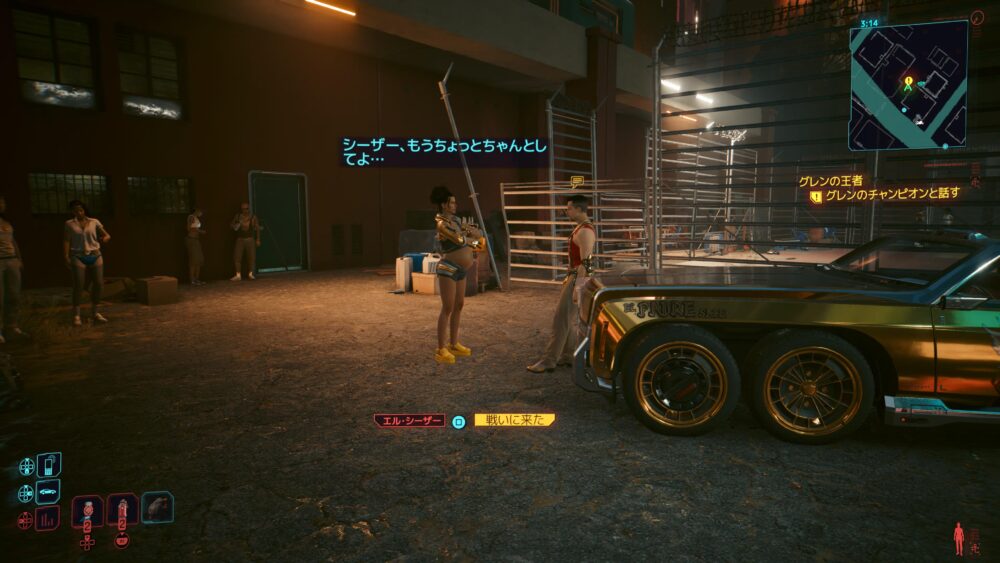Click the speech bubble above the man
The image size is (1000, 563).
pyautogui.click(x=577, y=182)
